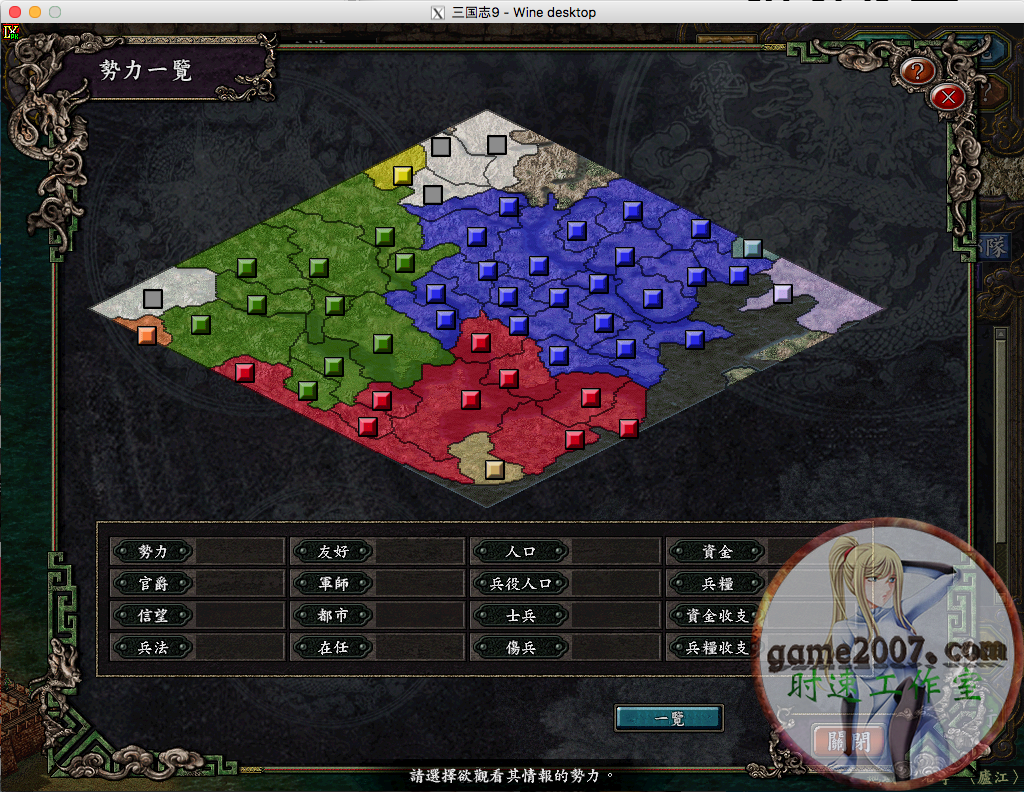
Task: Click the 一覽 list button
Action: point(668,718)
